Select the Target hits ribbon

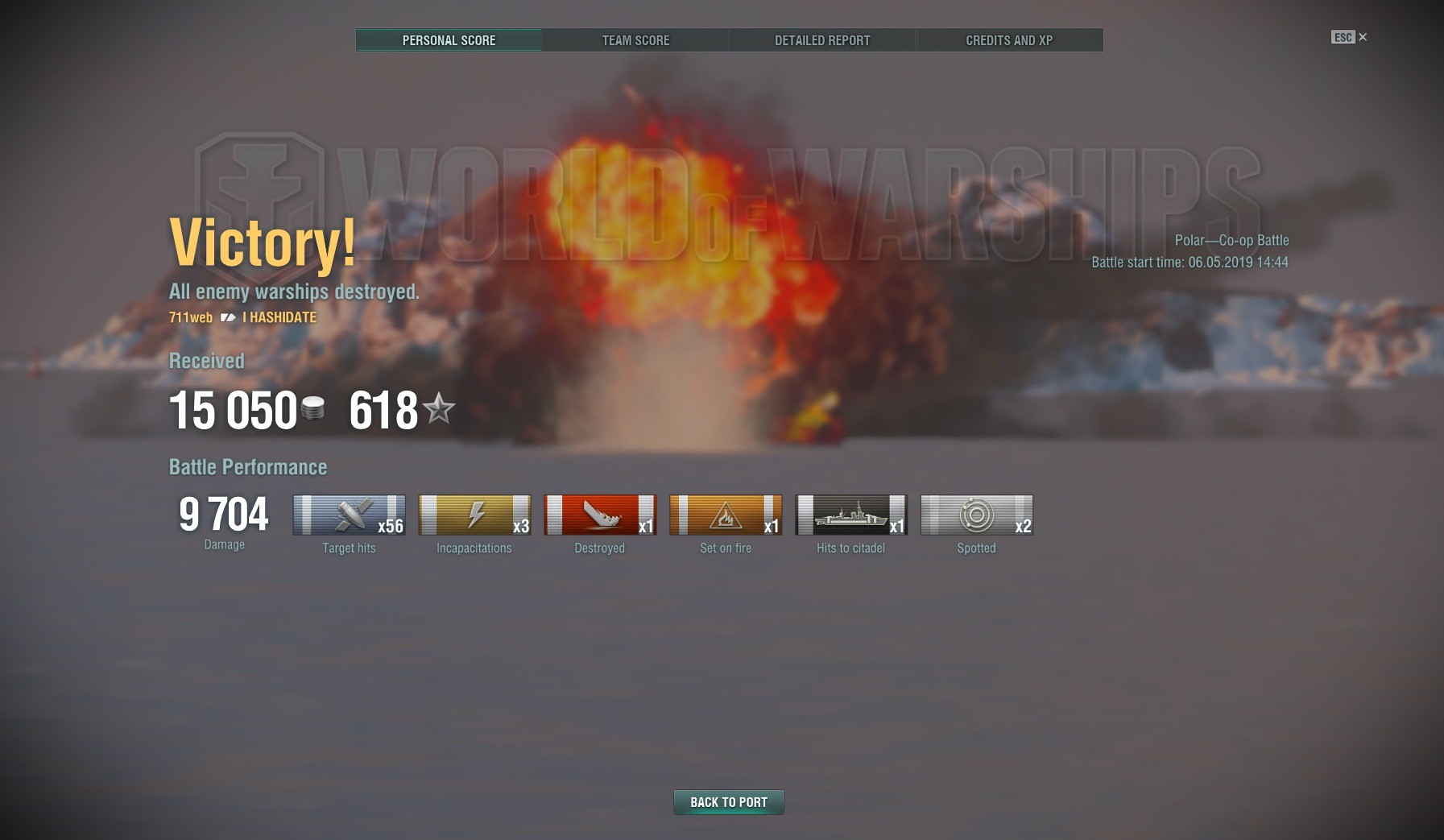[350, 515]
